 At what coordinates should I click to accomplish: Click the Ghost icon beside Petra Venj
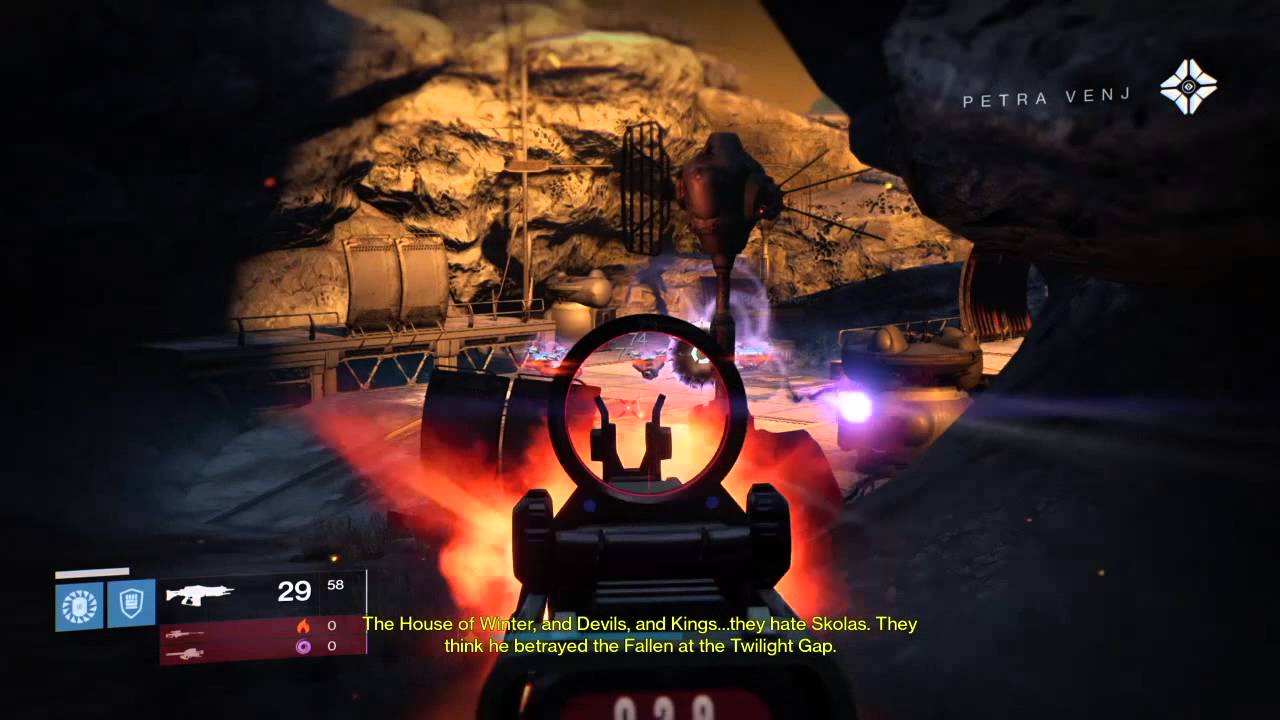1188,87
